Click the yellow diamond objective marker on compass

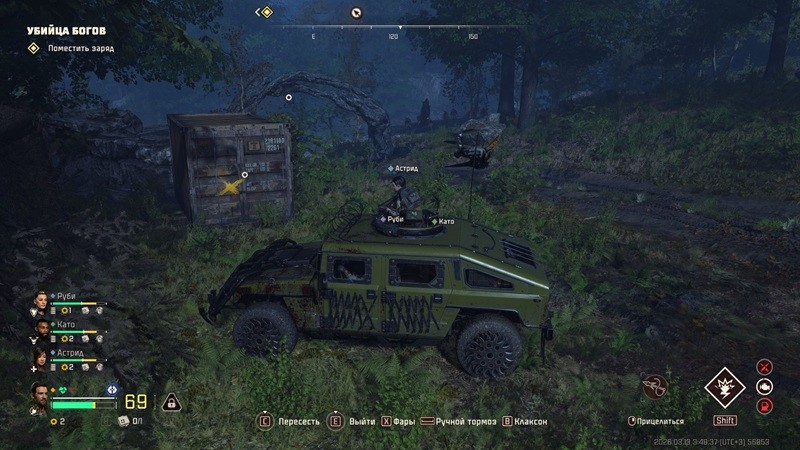pyautogui.click(x=266, y=12)
